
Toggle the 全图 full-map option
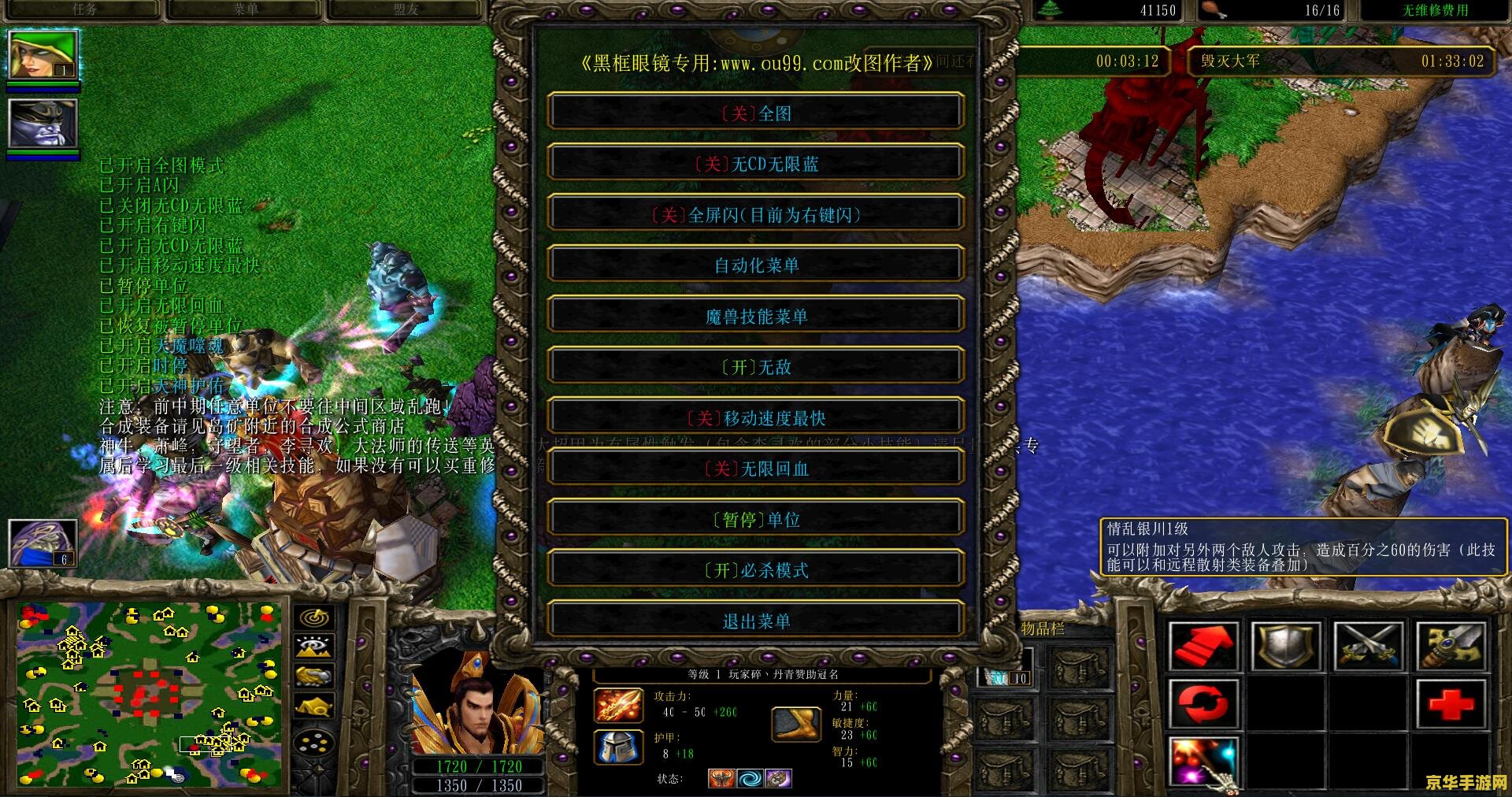pyautogui.click(x=756, y=113)
